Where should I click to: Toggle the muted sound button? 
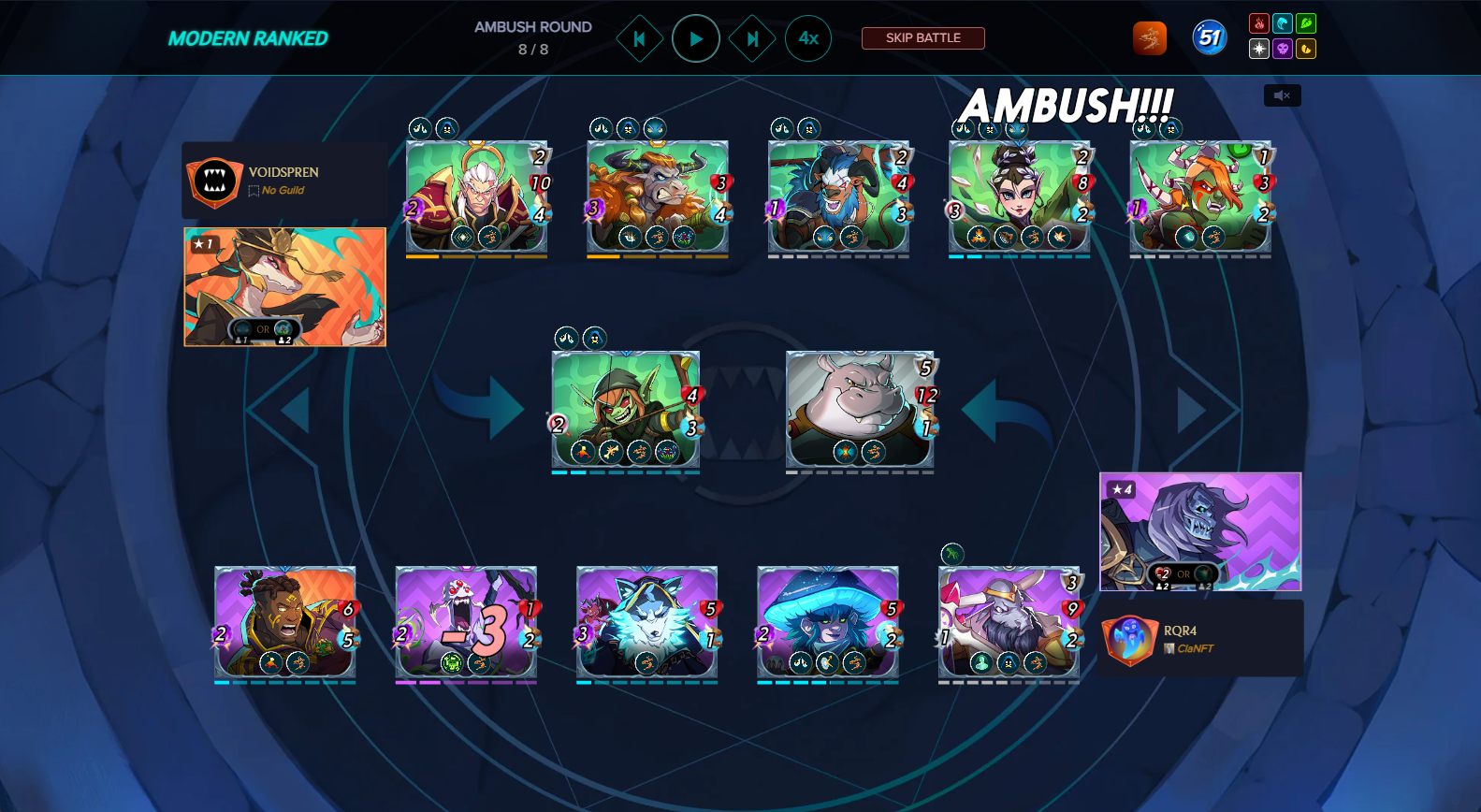tap(1282, 95)
